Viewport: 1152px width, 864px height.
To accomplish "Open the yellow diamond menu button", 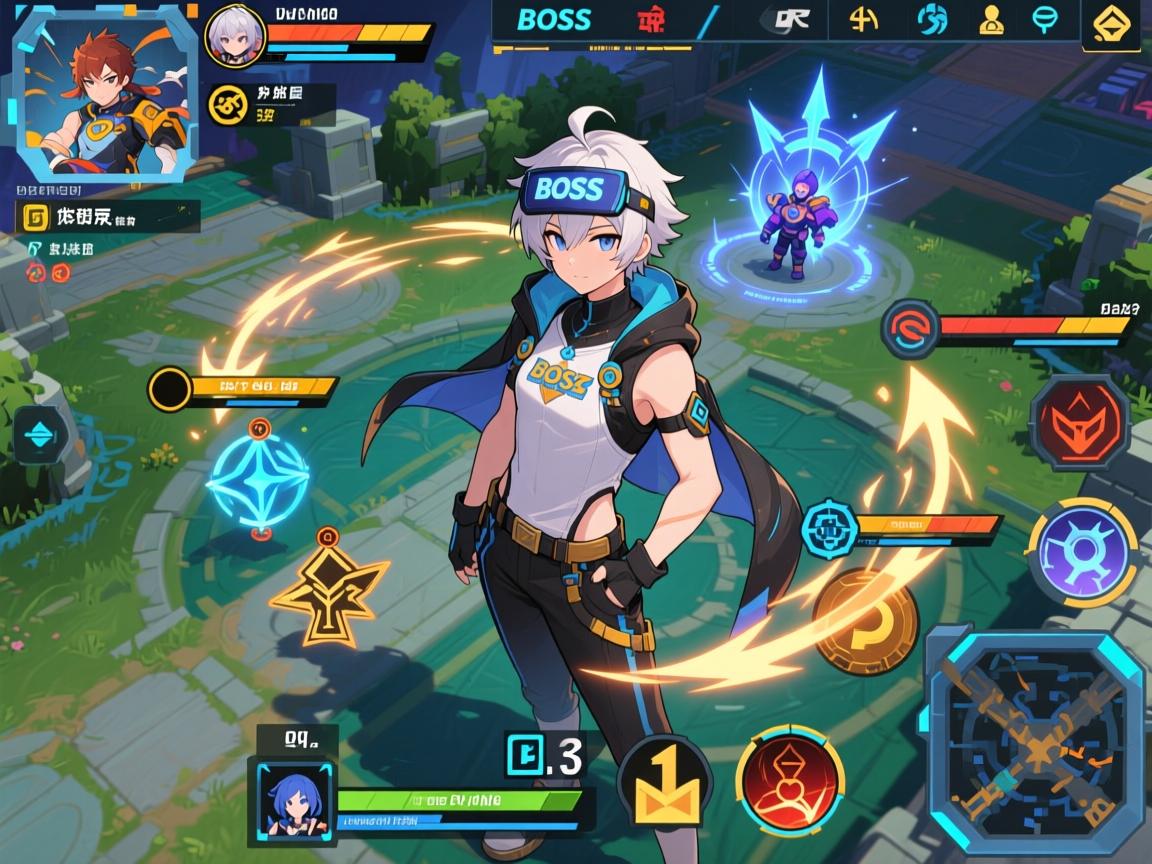I will coord(1111,22).
